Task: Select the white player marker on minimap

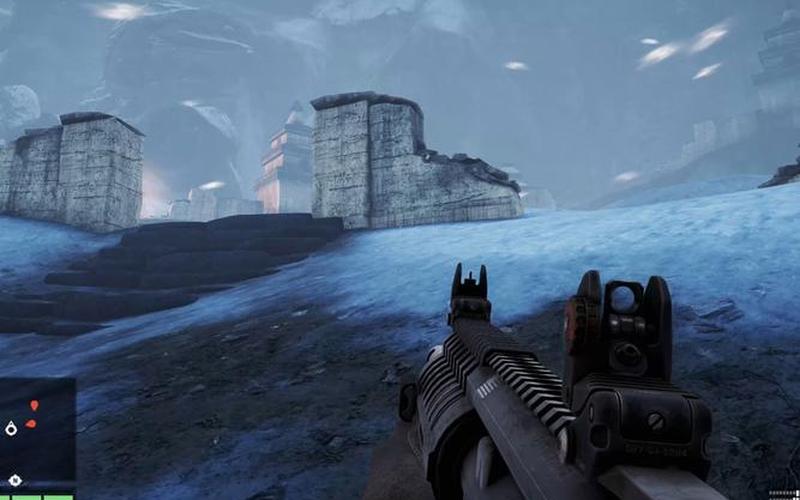Action: [11, 429]
